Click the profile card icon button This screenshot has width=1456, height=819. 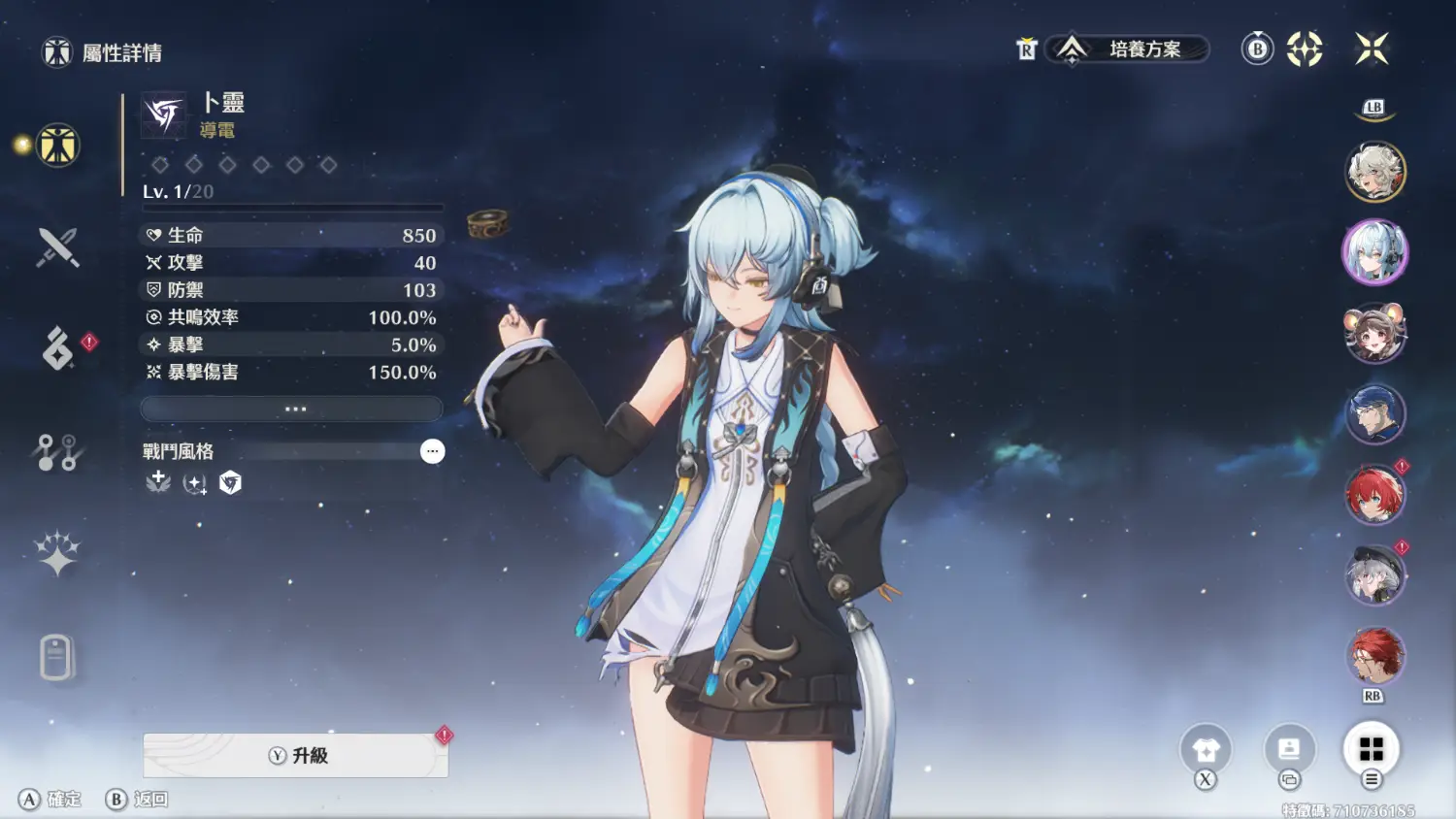click(x=1289, y=749)
